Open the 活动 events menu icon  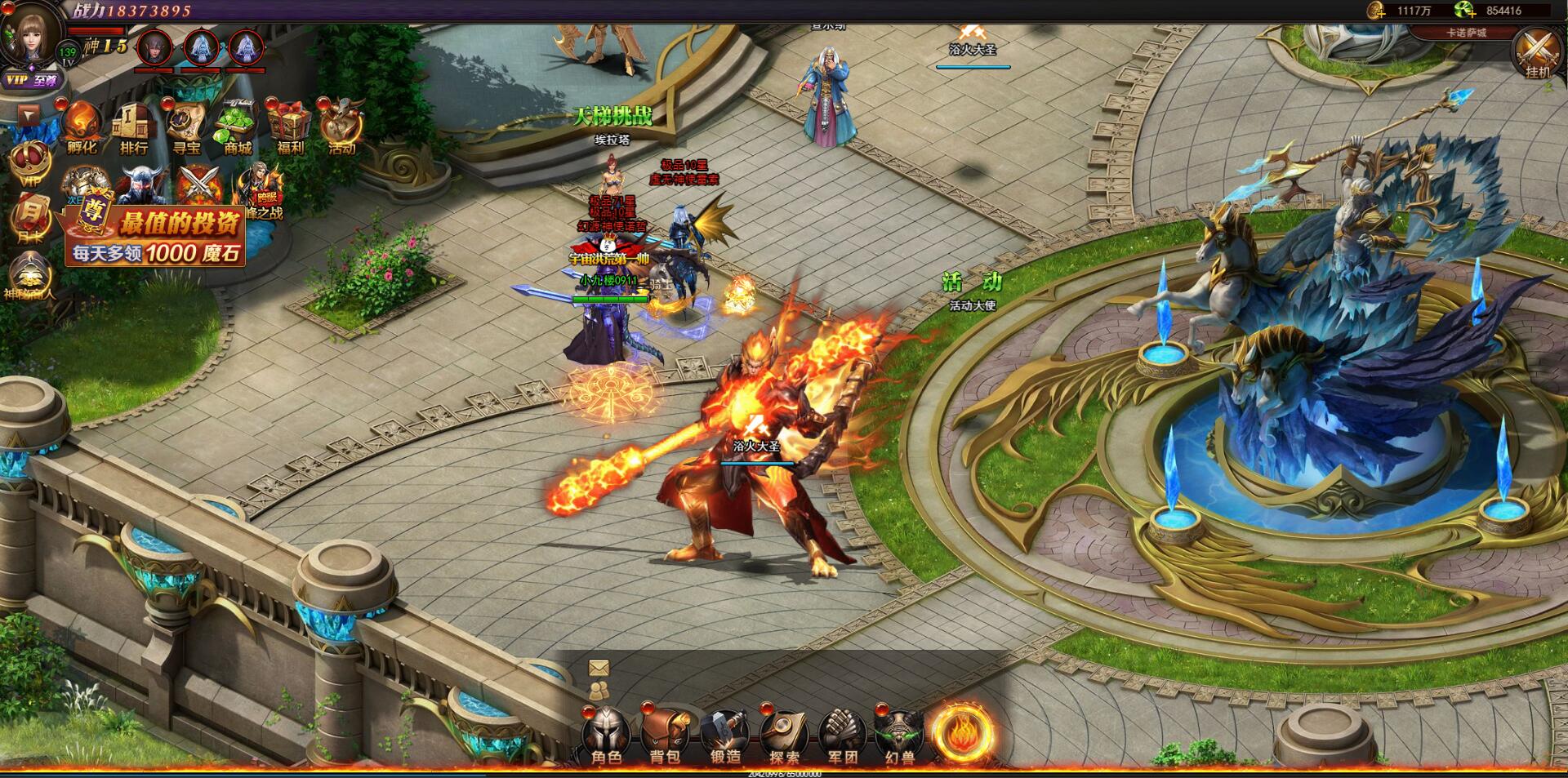click(x=342, y=128)
